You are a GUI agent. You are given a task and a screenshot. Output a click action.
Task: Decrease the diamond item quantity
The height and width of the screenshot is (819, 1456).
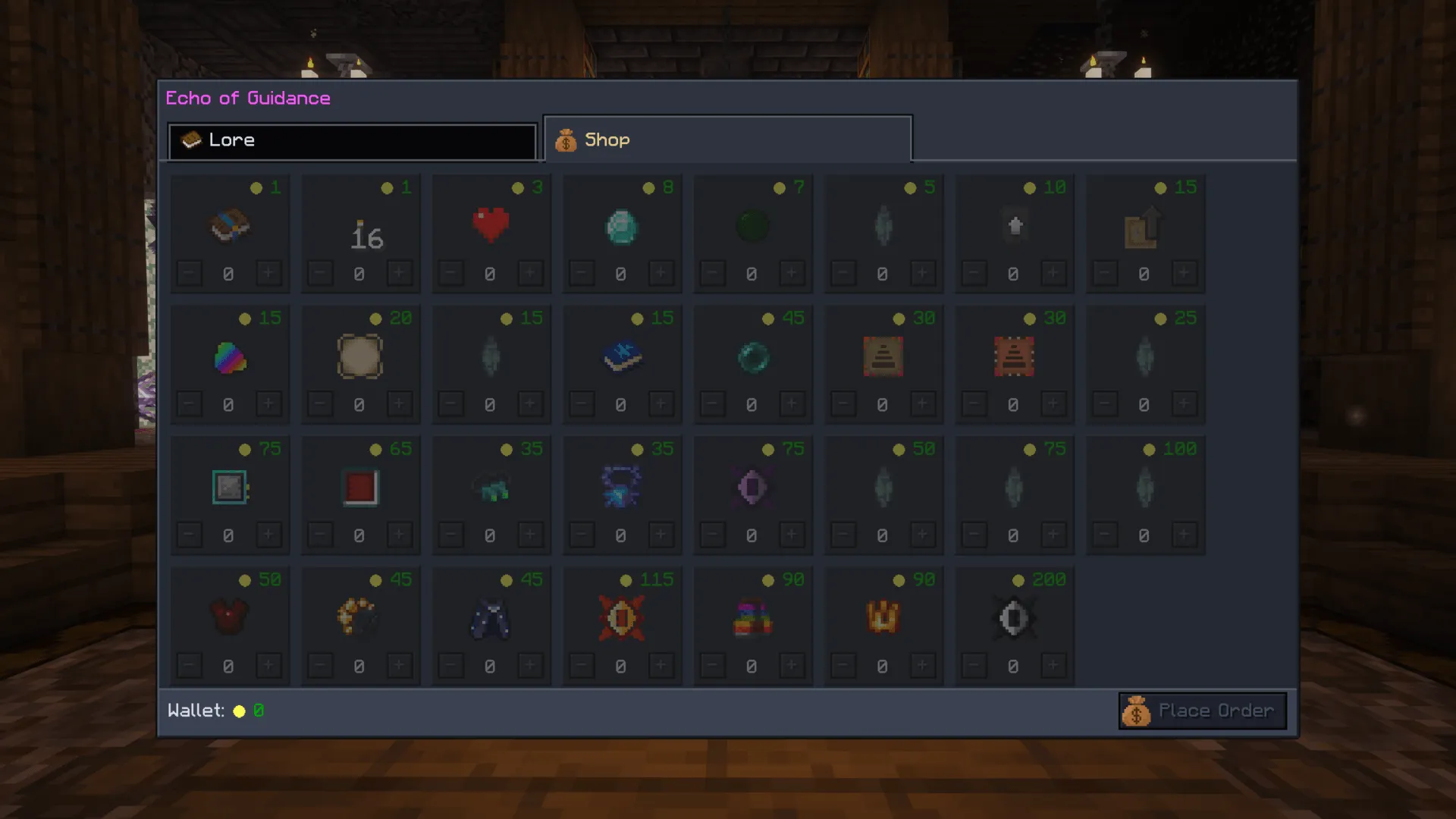coord(581,273)
